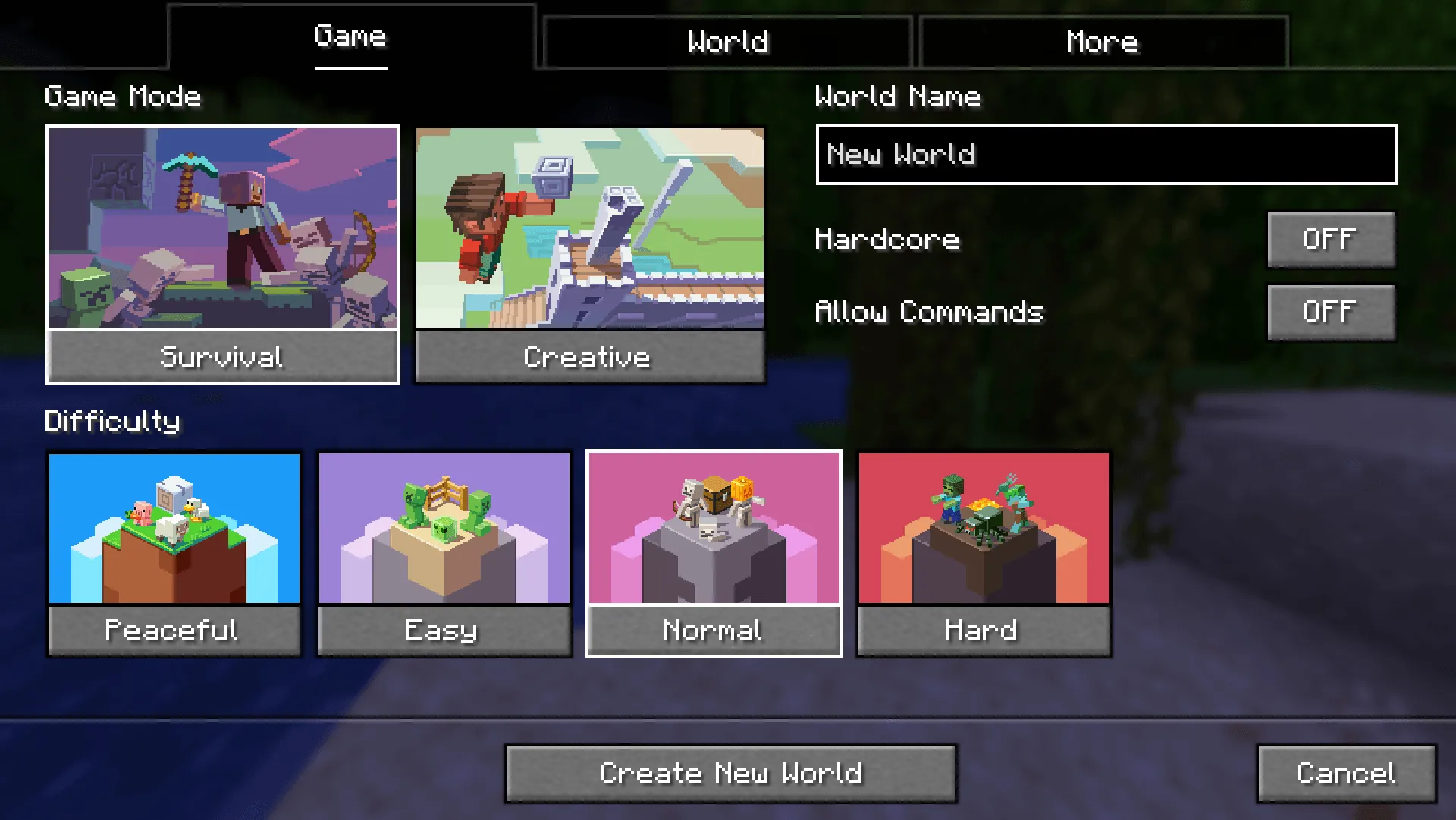Image resolution: width=1456 pixels, height=820 pixels.
Task: Toggle the Hardcore OFF switch
Action: pyautogui.click(x=1331, y=238)
